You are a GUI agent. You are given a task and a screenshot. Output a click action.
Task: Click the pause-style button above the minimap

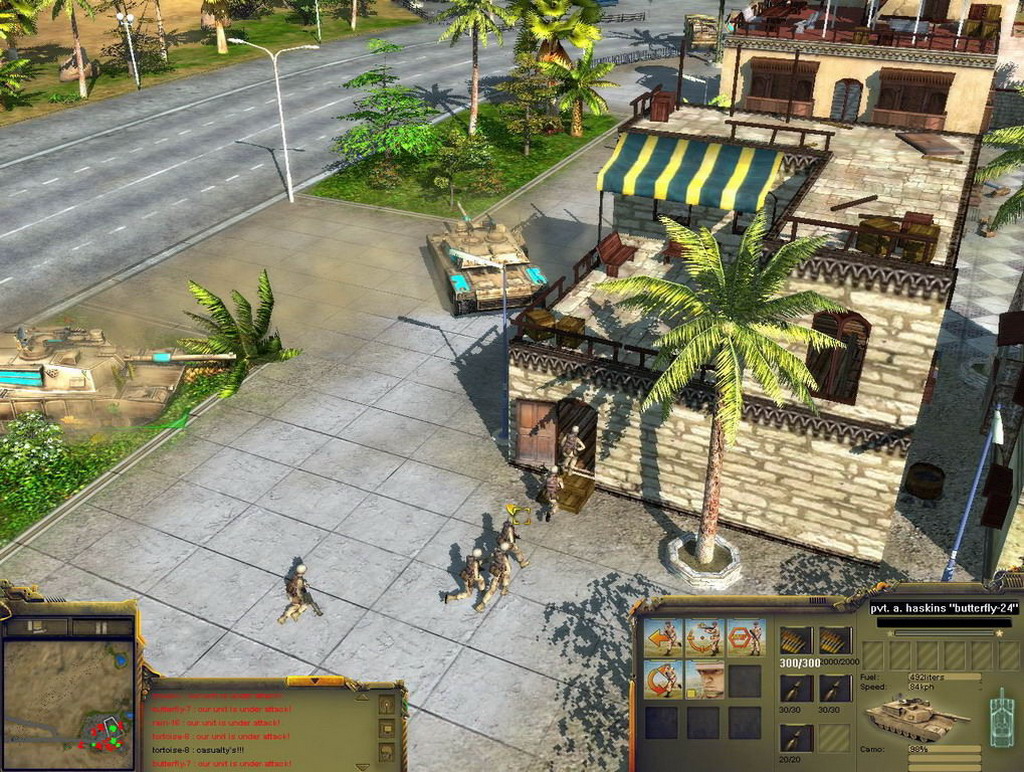100,627
